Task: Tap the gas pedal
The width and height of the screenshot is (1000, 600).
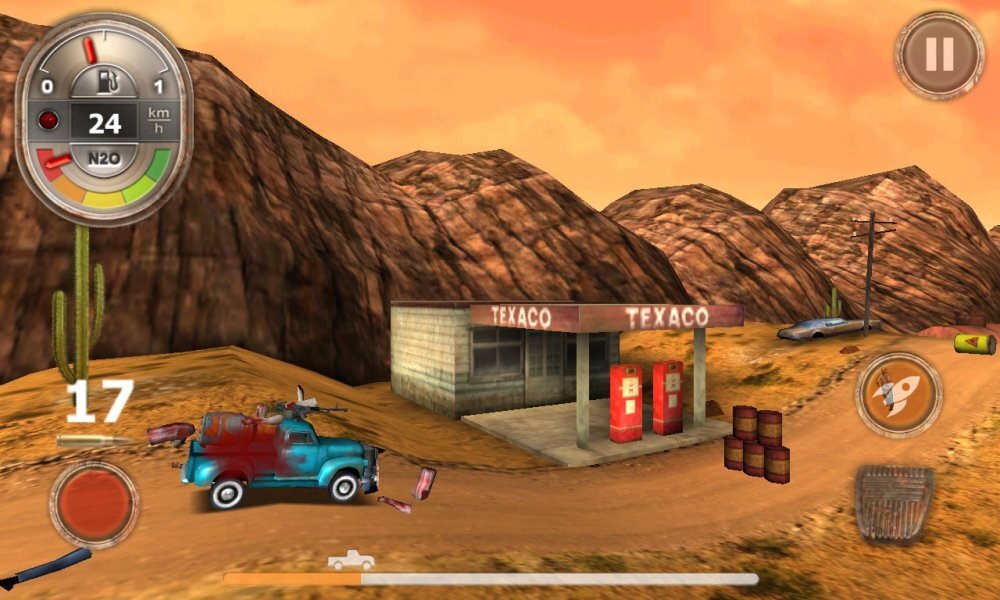Action: click(893, 505)
